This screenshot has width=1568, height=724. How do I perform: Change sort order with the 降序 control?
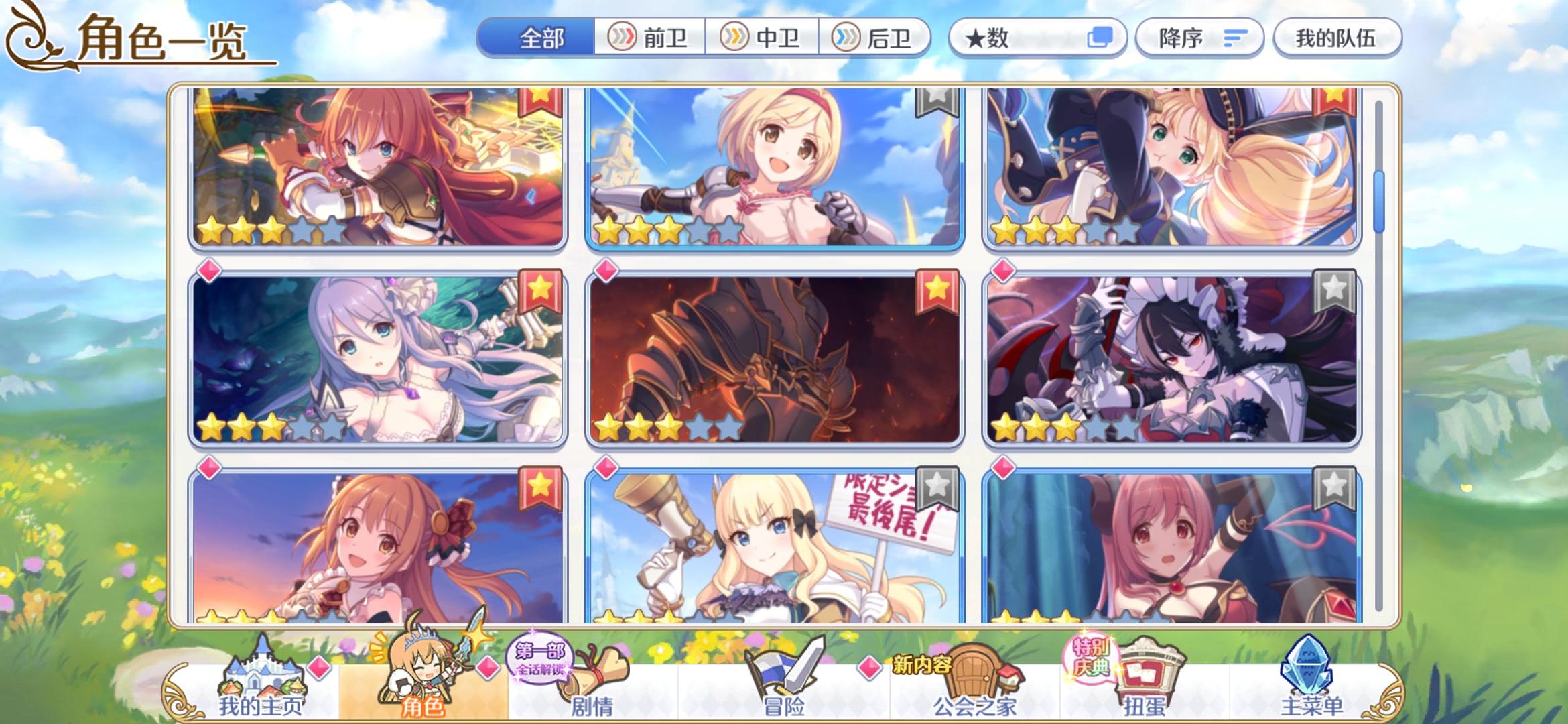1199,38
